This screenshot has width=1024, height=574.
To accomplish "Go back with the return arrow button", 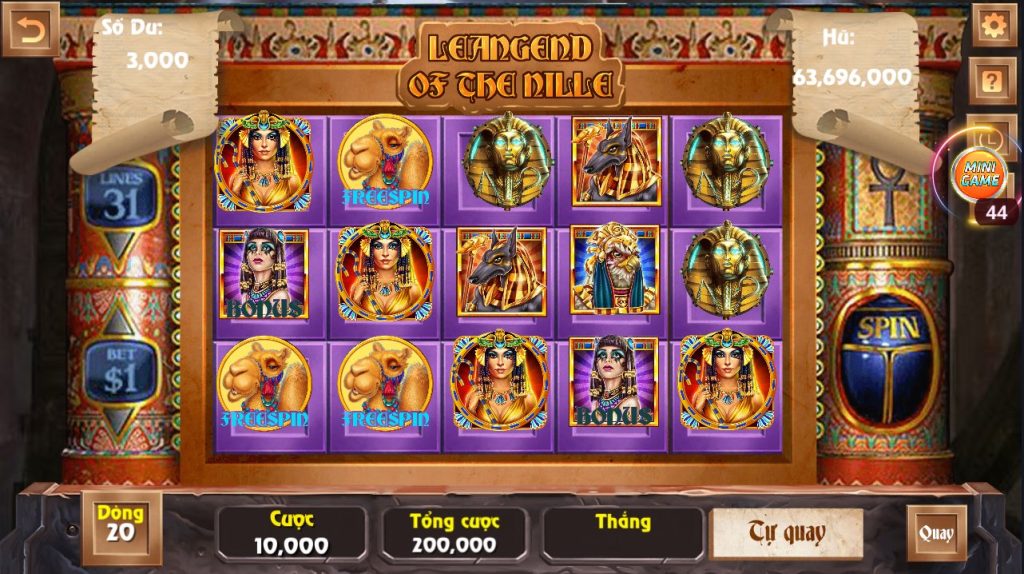I will coord(30,30).
